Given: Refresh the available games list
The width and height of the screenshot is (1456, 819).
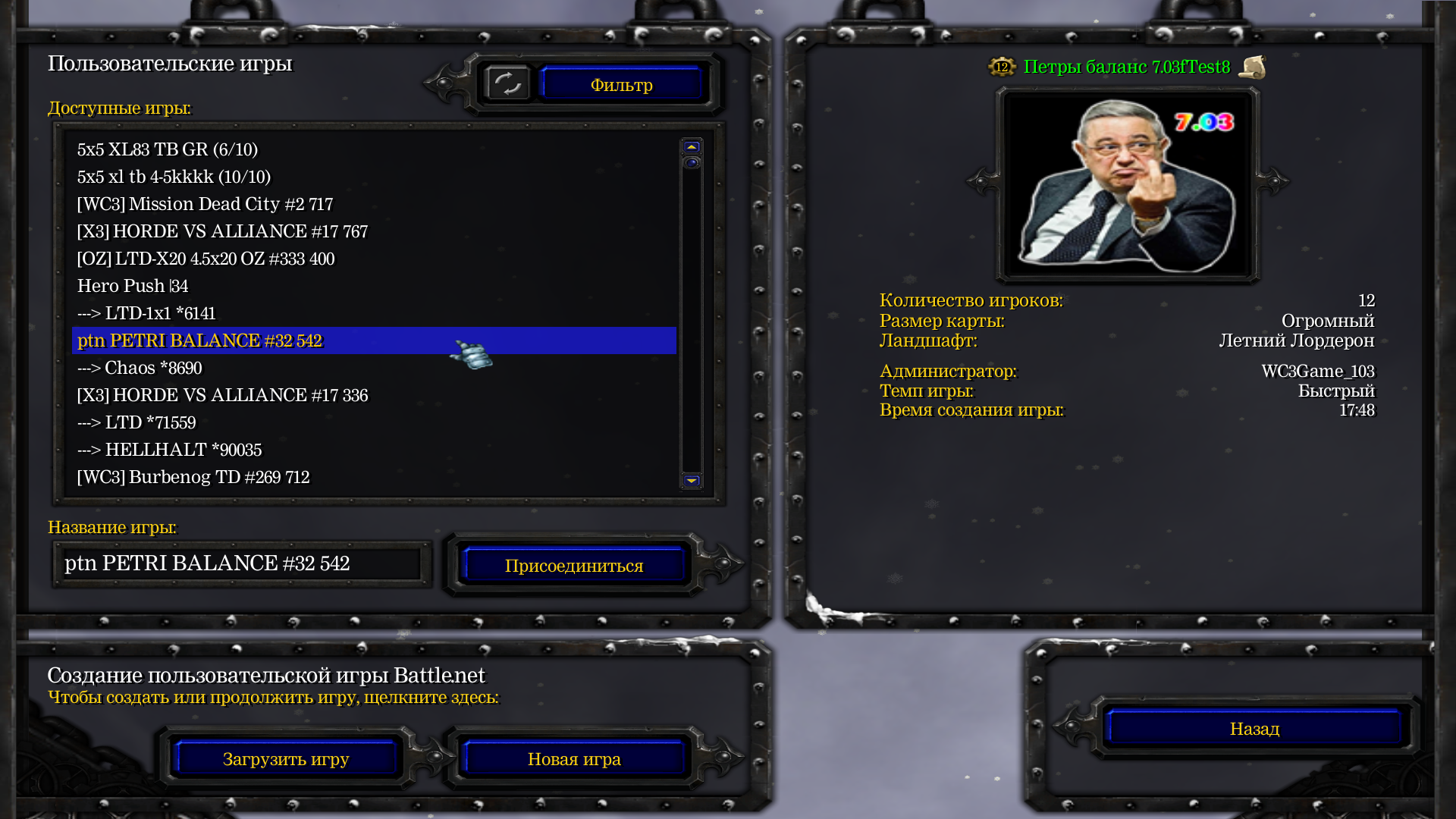Looking at the screenshot, I should pos(507,83).
